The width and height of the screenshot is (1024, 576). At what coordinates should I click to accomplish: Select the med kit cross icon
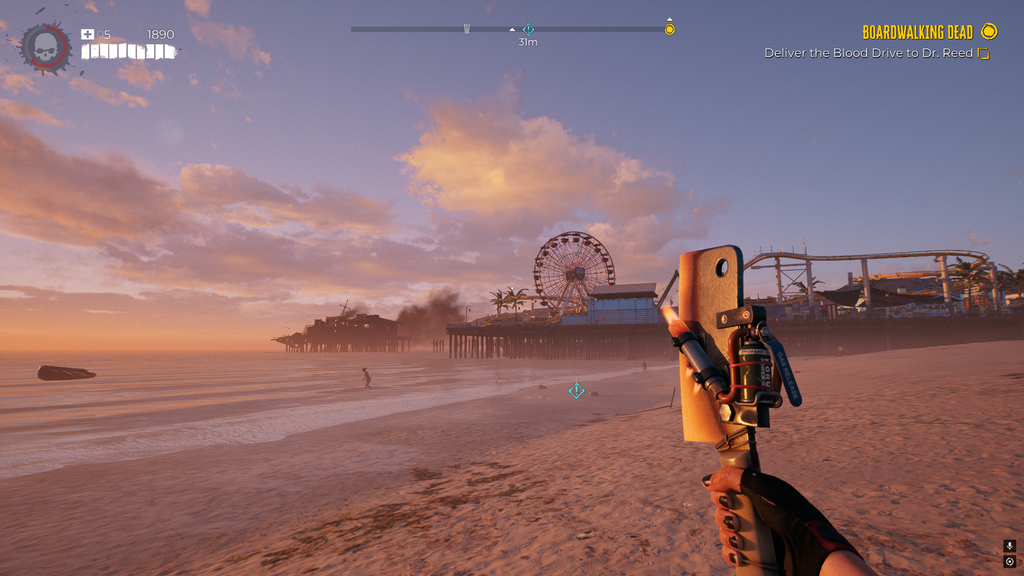click(88, 34)
